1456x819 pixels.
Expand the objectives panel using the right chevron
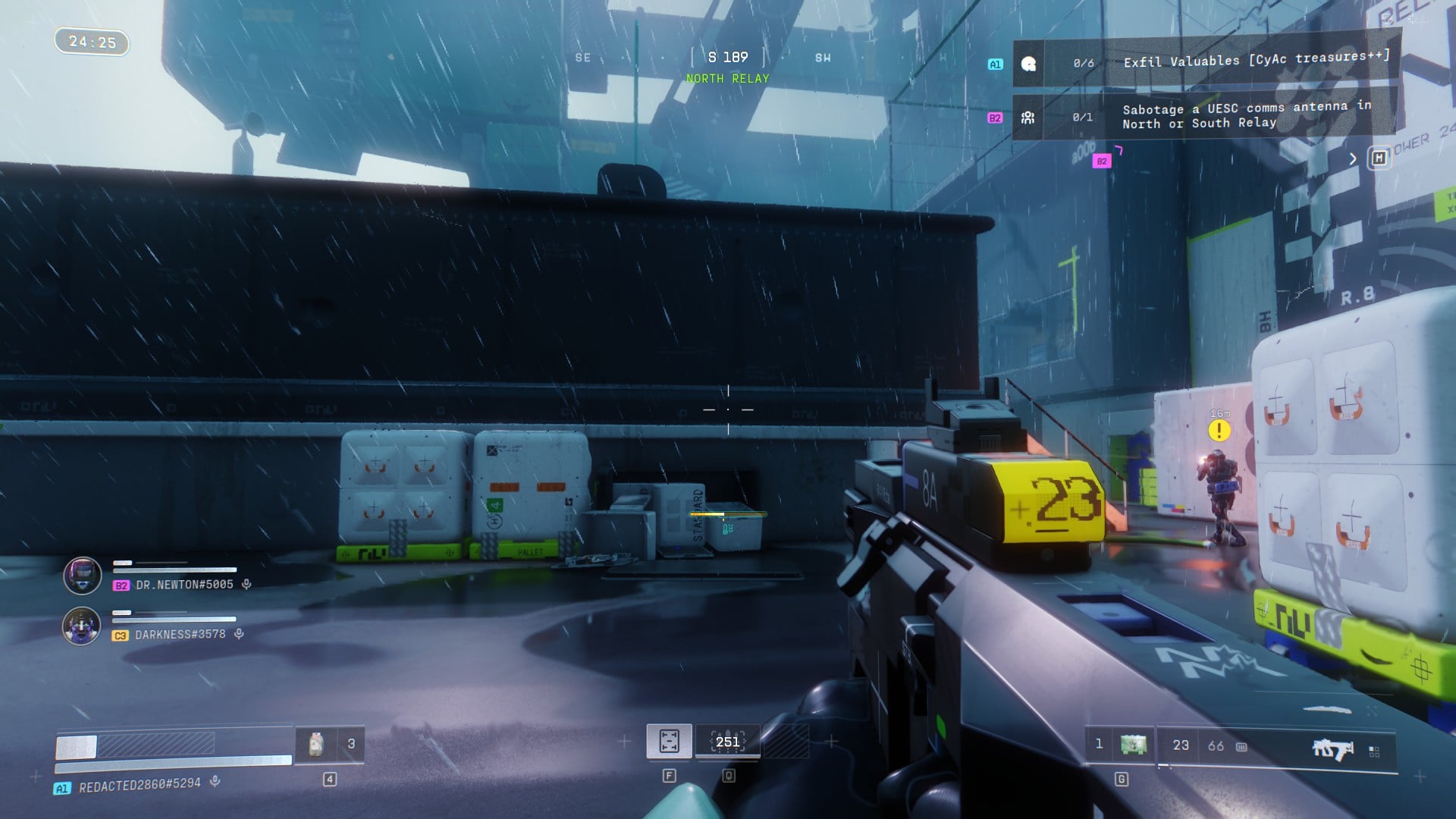click(x=1354, y=158)
